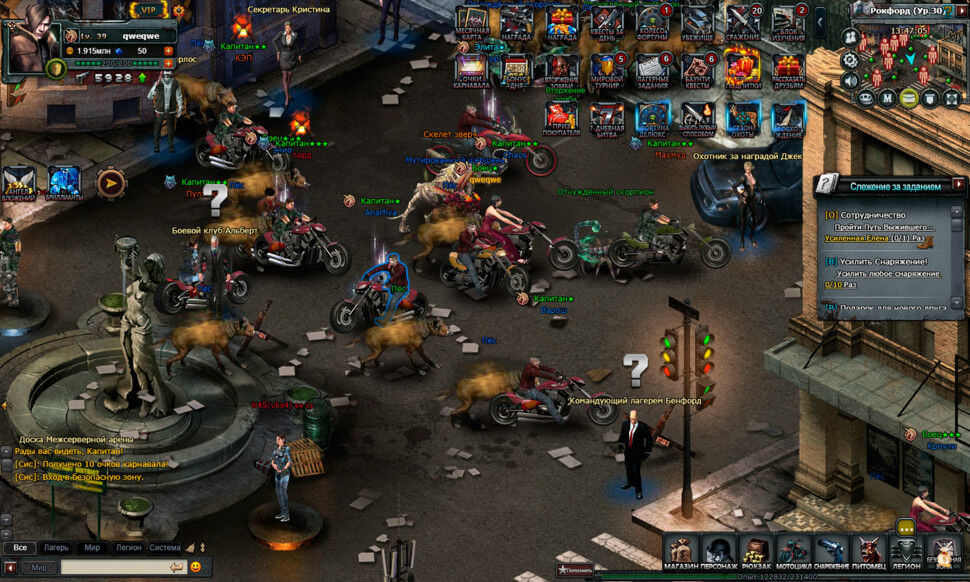This screenshot has height=582, width=970.
Task: Open the Сражение battle icon
Action: 743,22
